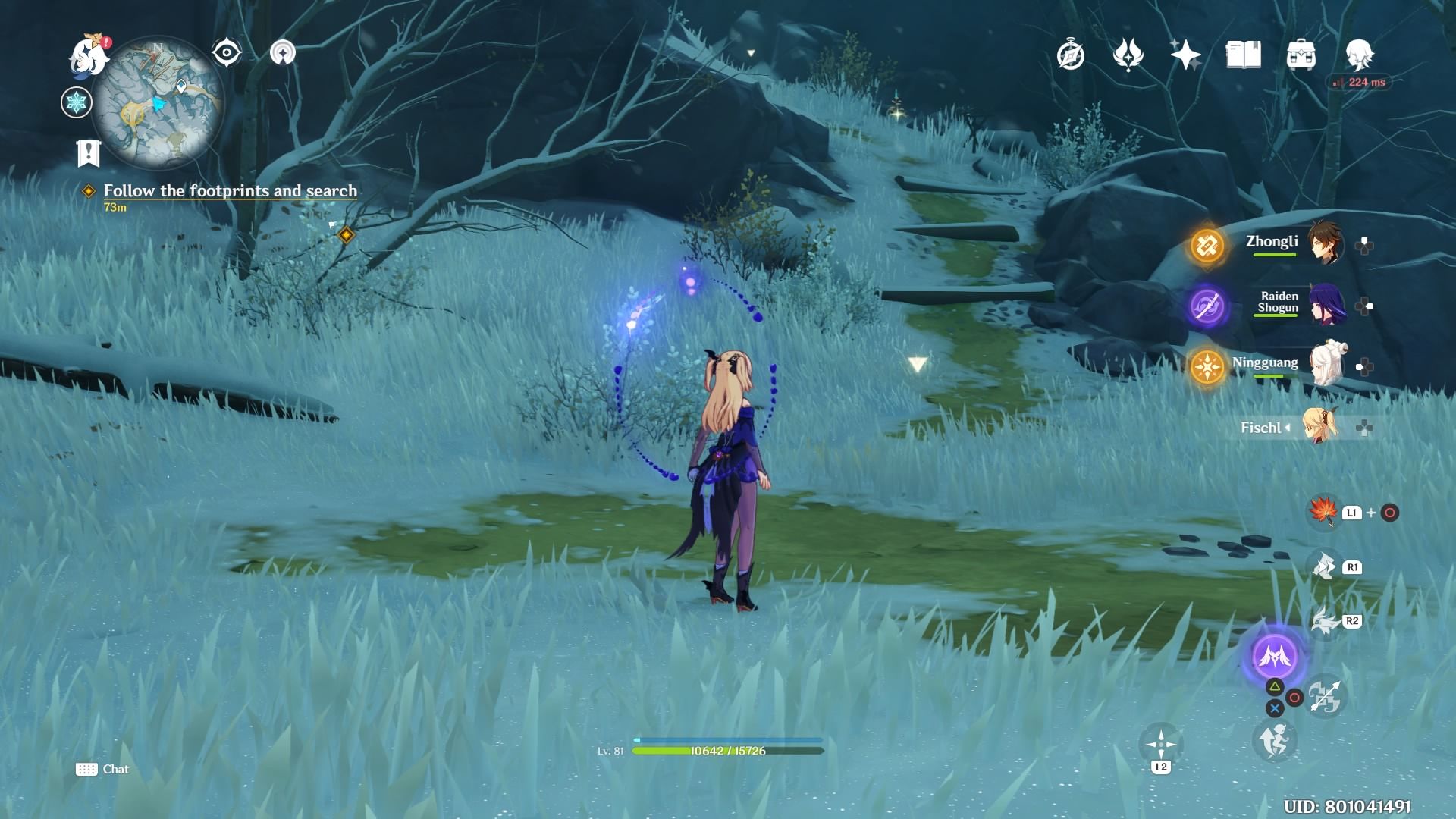Open the Events overview wings icon
Screen dimensions: 1456x819
(1129, 55)
